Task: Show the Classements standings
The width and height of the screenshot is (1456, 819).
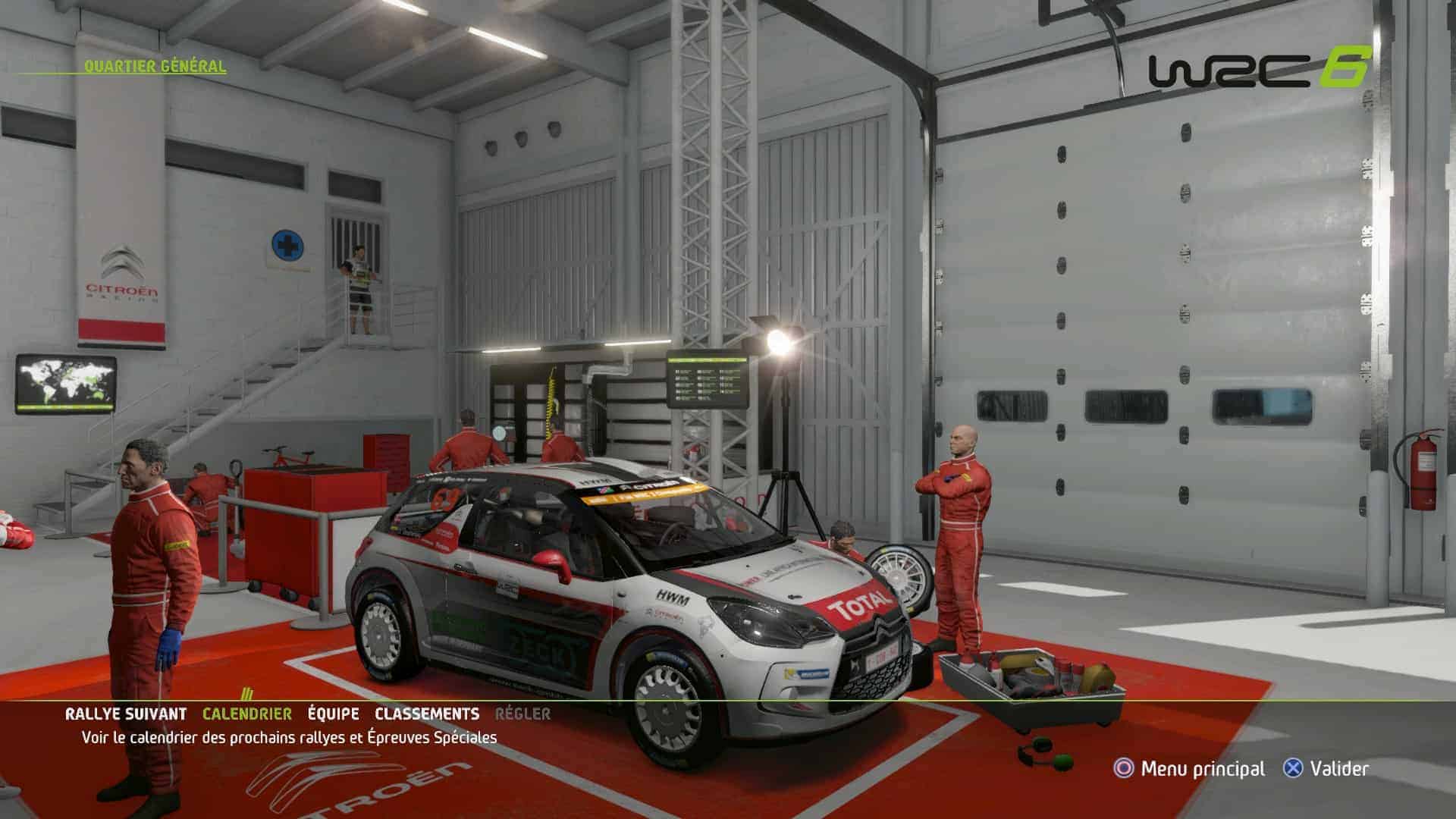Action: point(427,714)
